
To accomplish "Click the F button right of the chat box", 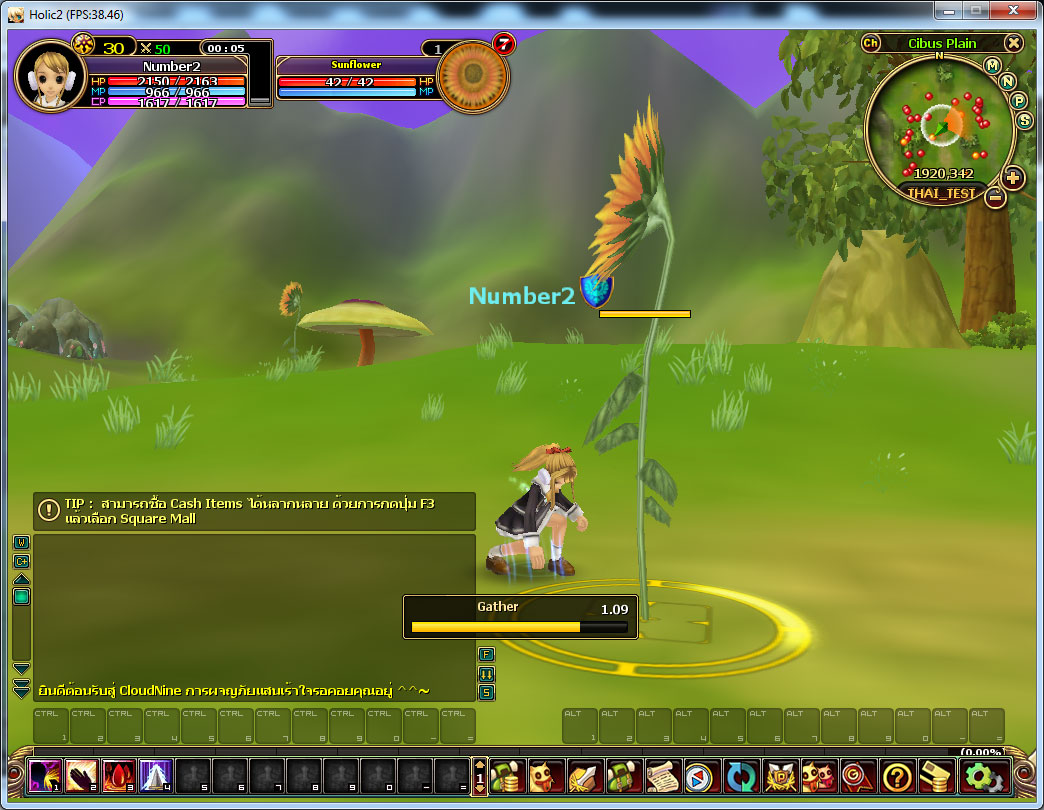I will pos(486,654).
